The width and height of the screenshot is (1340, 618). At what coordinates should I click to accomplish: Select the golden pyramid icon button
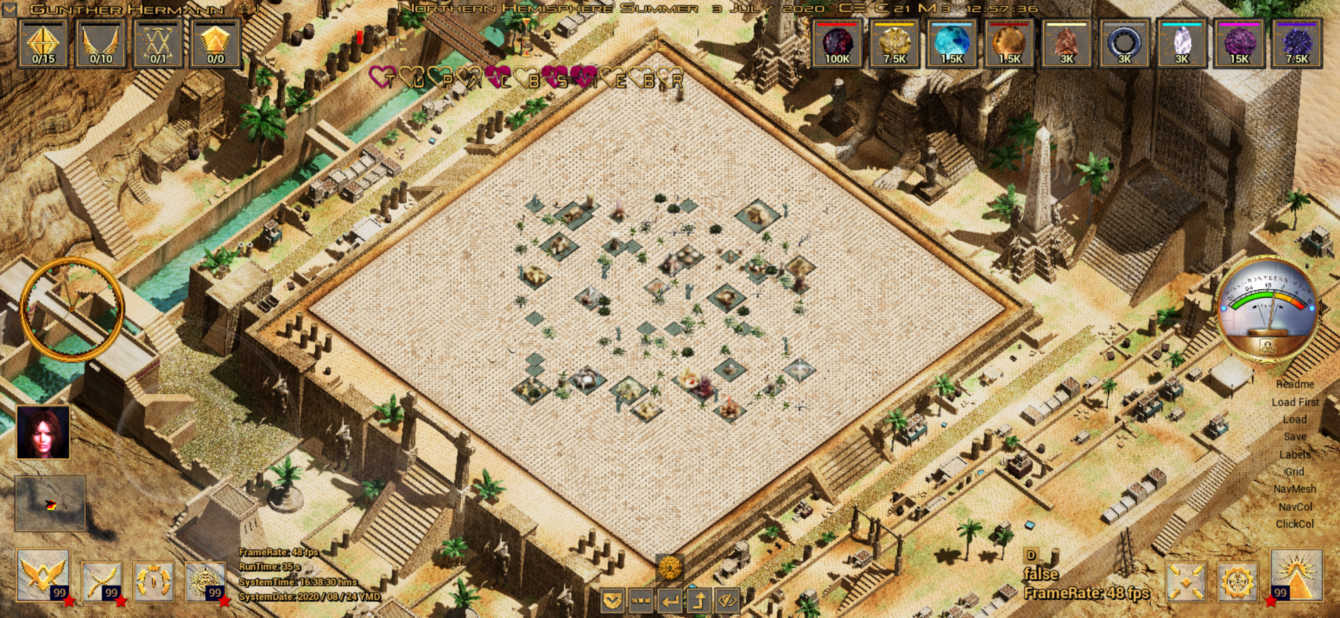coord(1296,575)
